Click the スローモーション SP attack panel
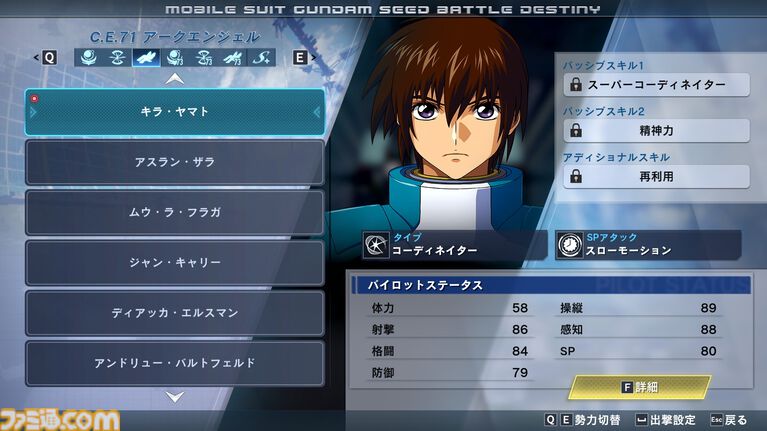 pyautogui.click(x=648, y=245)
